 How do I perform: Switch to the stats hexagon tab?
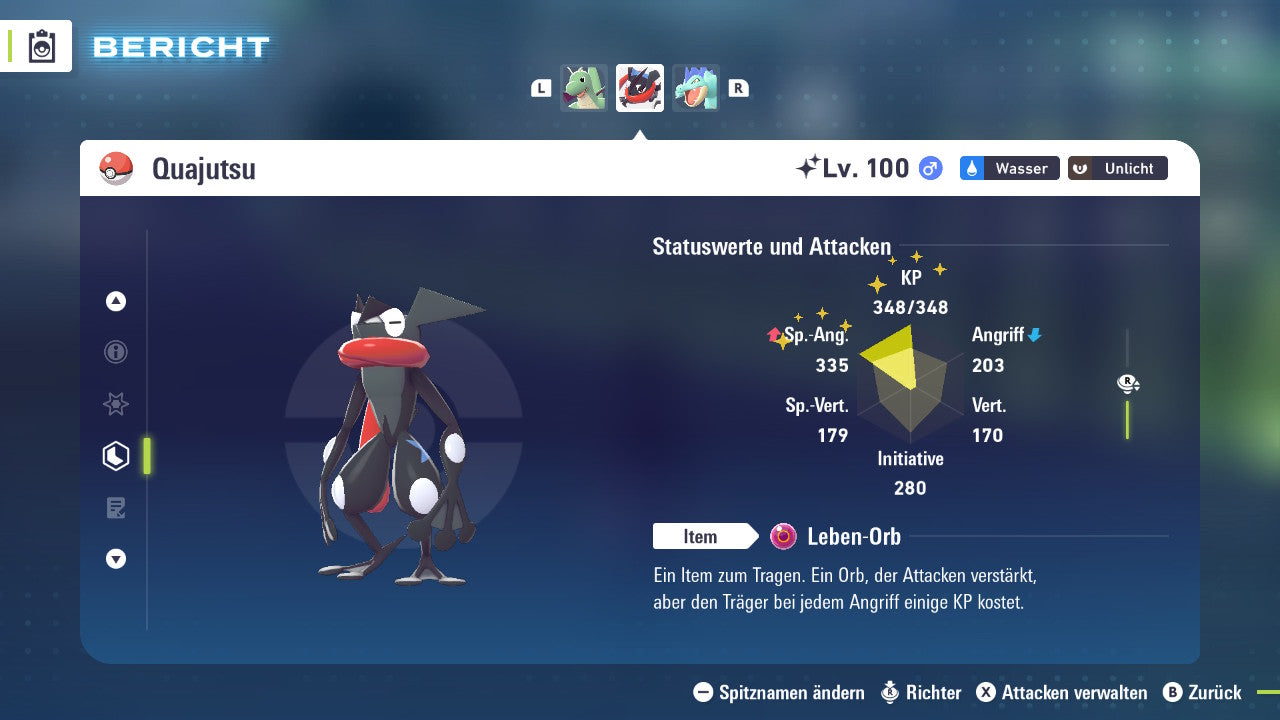tap(116, 456)
